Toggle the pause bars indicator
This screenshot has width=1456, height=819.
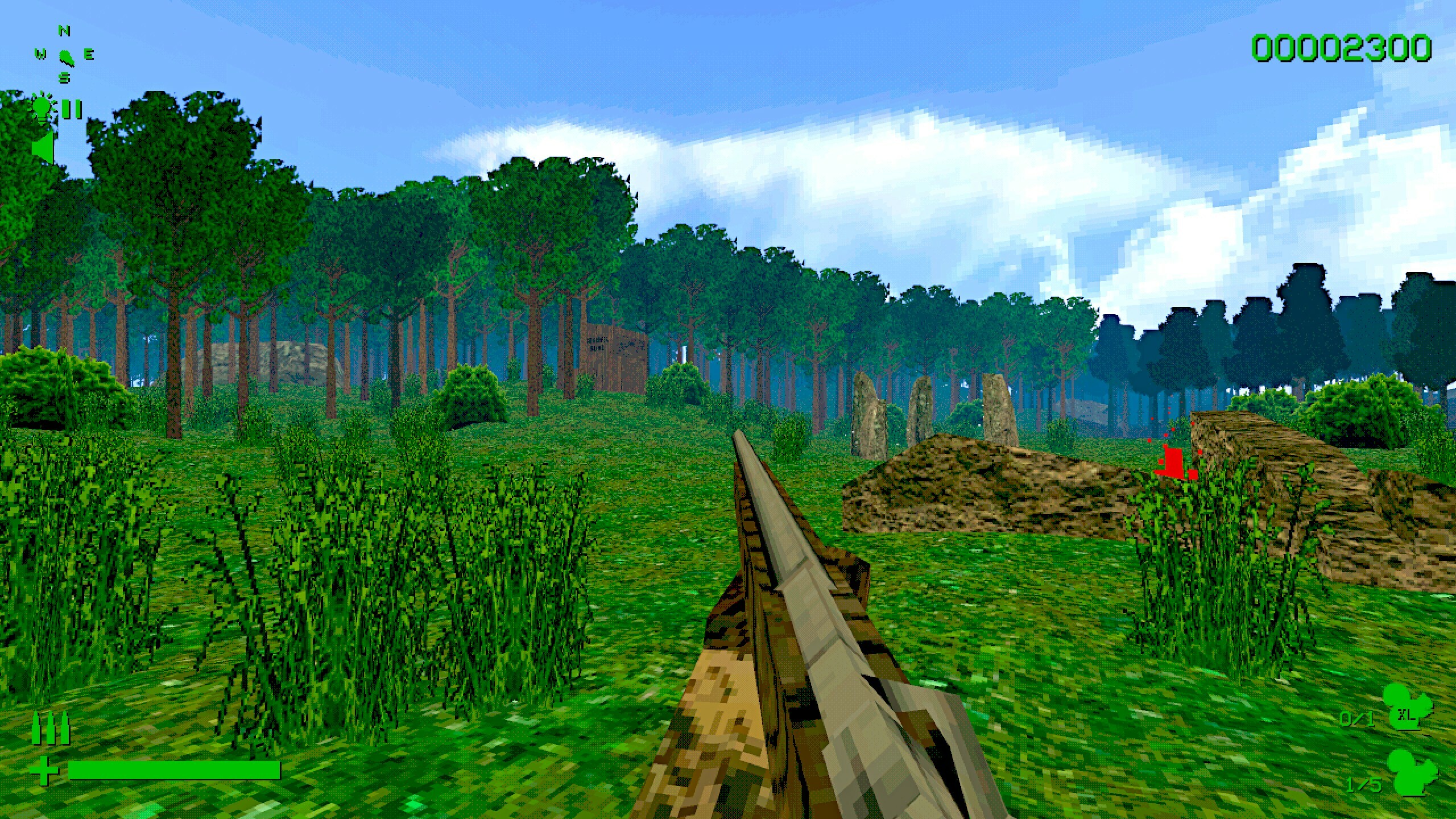[x=71, y=110]
